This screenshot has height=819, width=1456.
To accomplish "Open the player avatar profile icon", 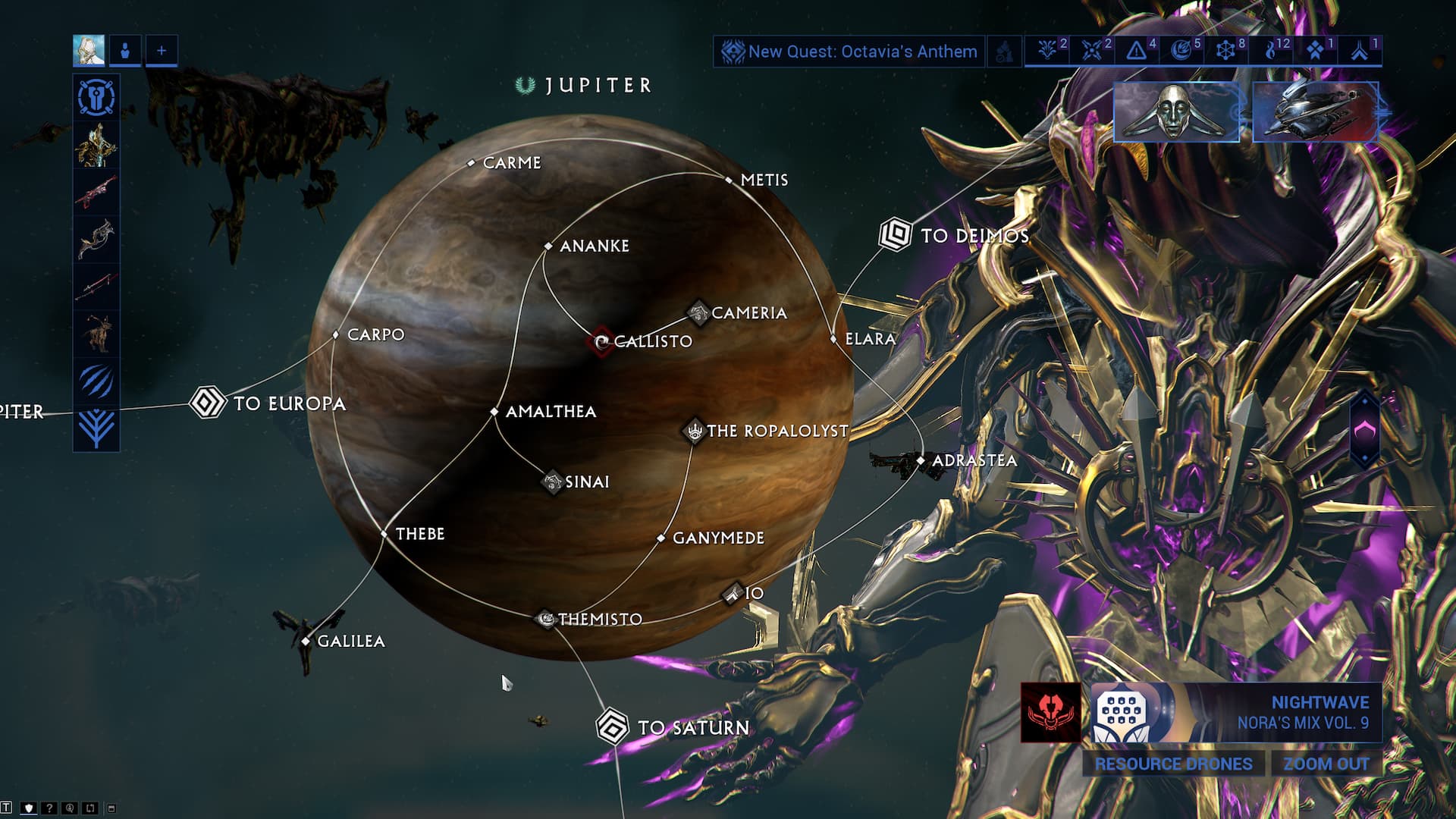I will click(89, 51).
